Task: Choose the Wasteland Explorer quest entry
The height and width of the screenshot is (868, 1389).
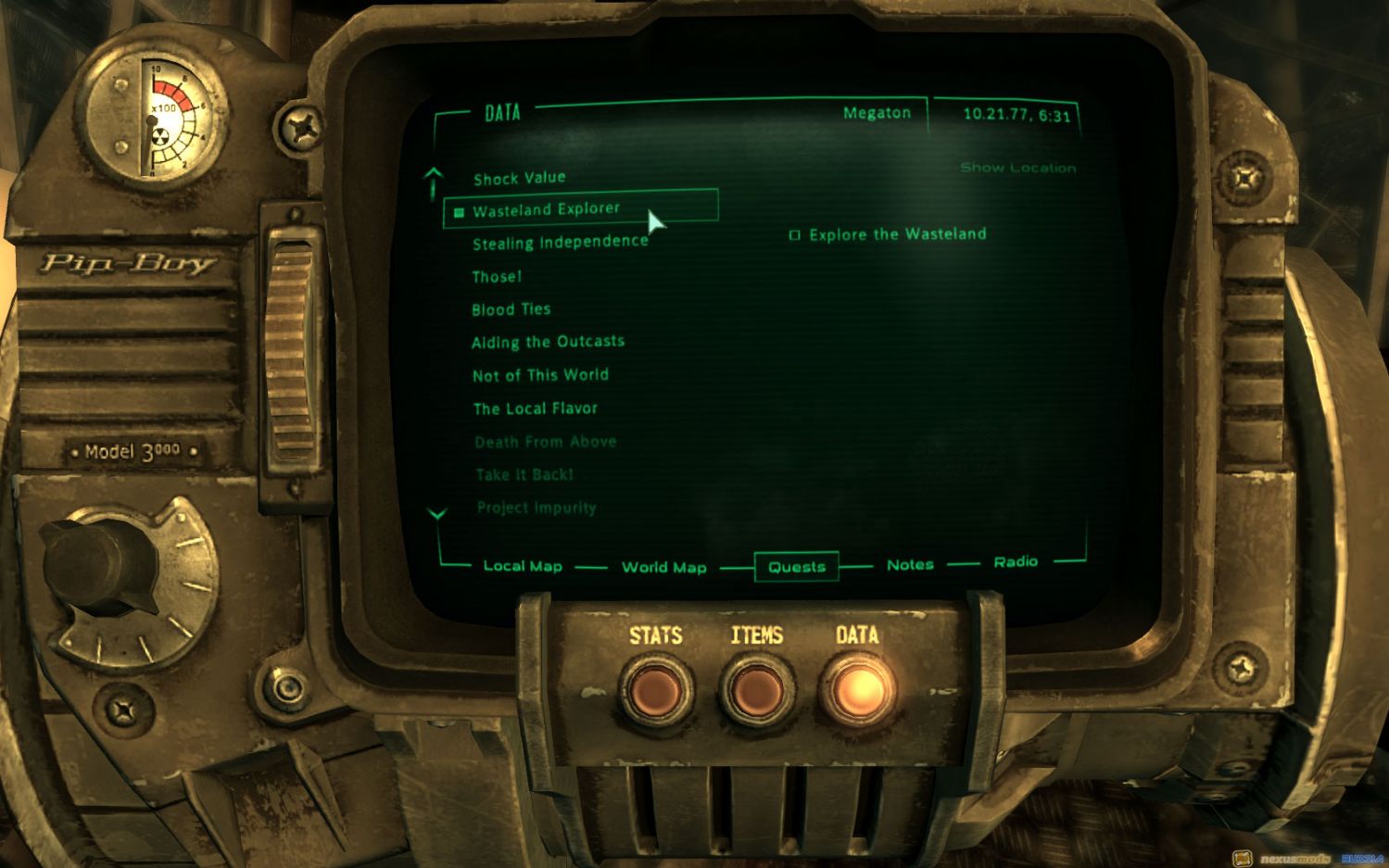Action: click(546, 210)
